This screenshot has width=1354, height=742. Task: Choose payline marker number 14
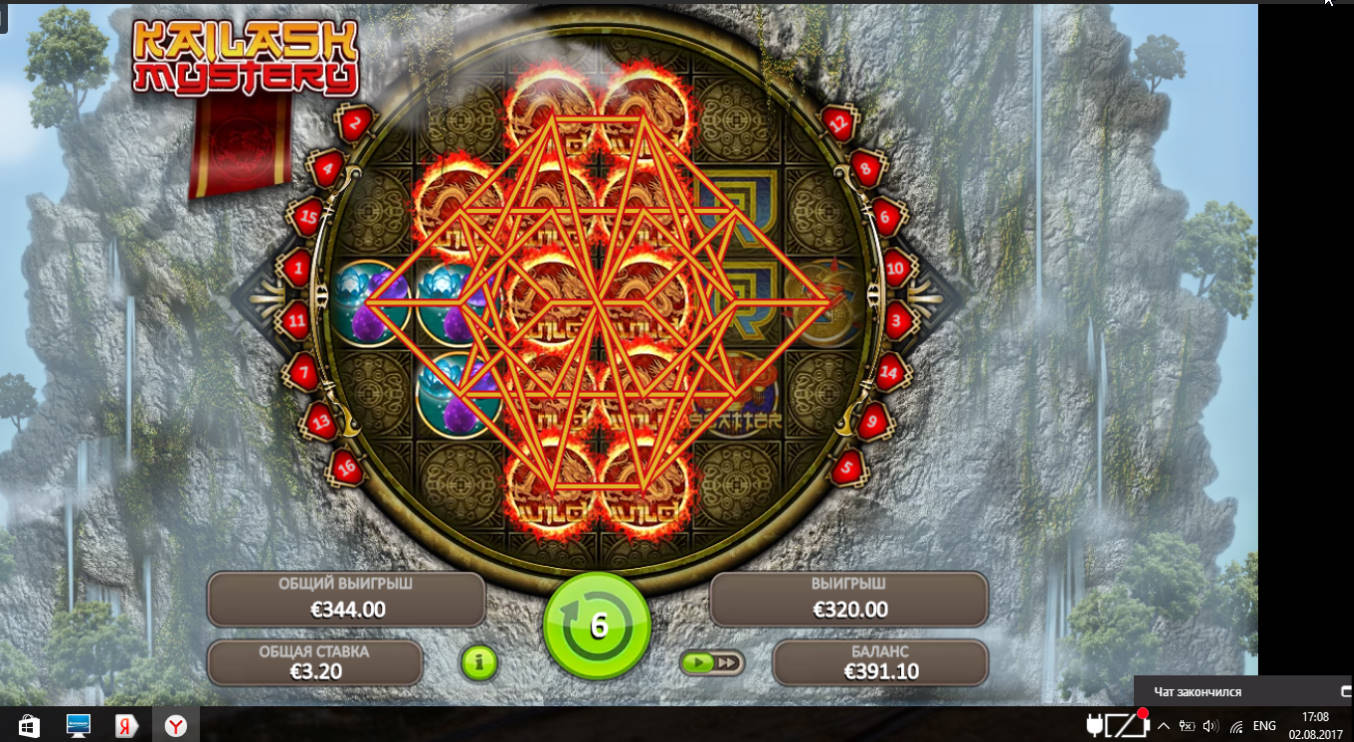pyautogui.click(x=890, y=371)
